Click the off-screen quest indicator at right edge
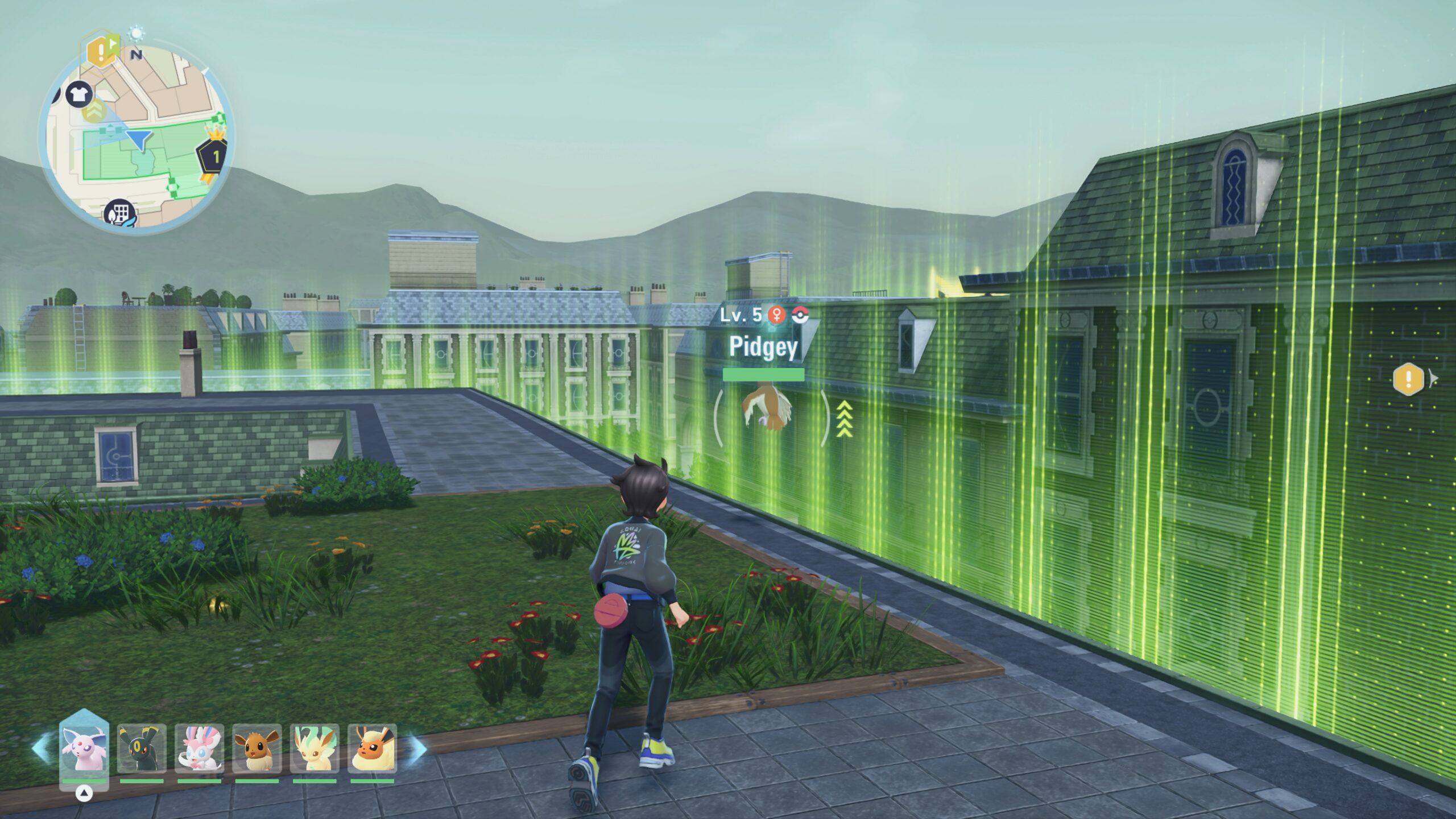Image resolution: width=1456 pixels, height=819 pixels. 1409,379
